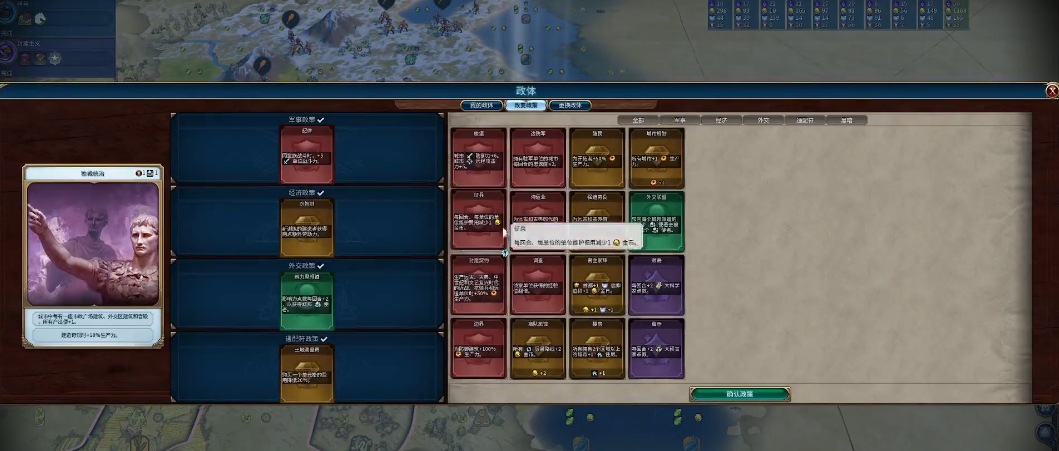Screen dimensions: 1059x451
Task: Confirm policies with the green 确认政策 button
Action: [x=740, y=394]
